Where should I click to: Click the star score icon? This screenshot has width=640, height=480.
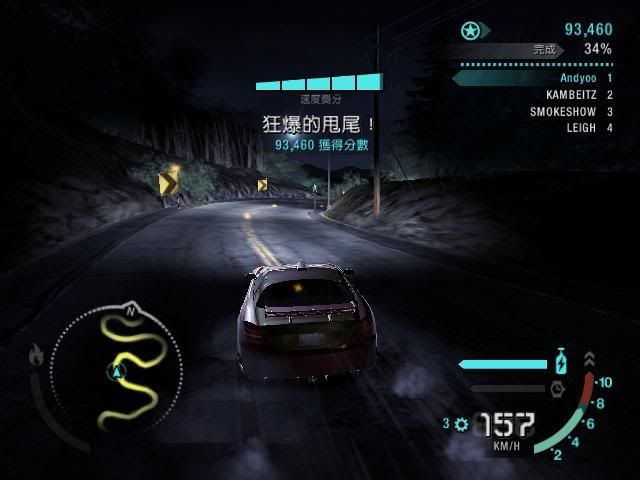[471, 30]
